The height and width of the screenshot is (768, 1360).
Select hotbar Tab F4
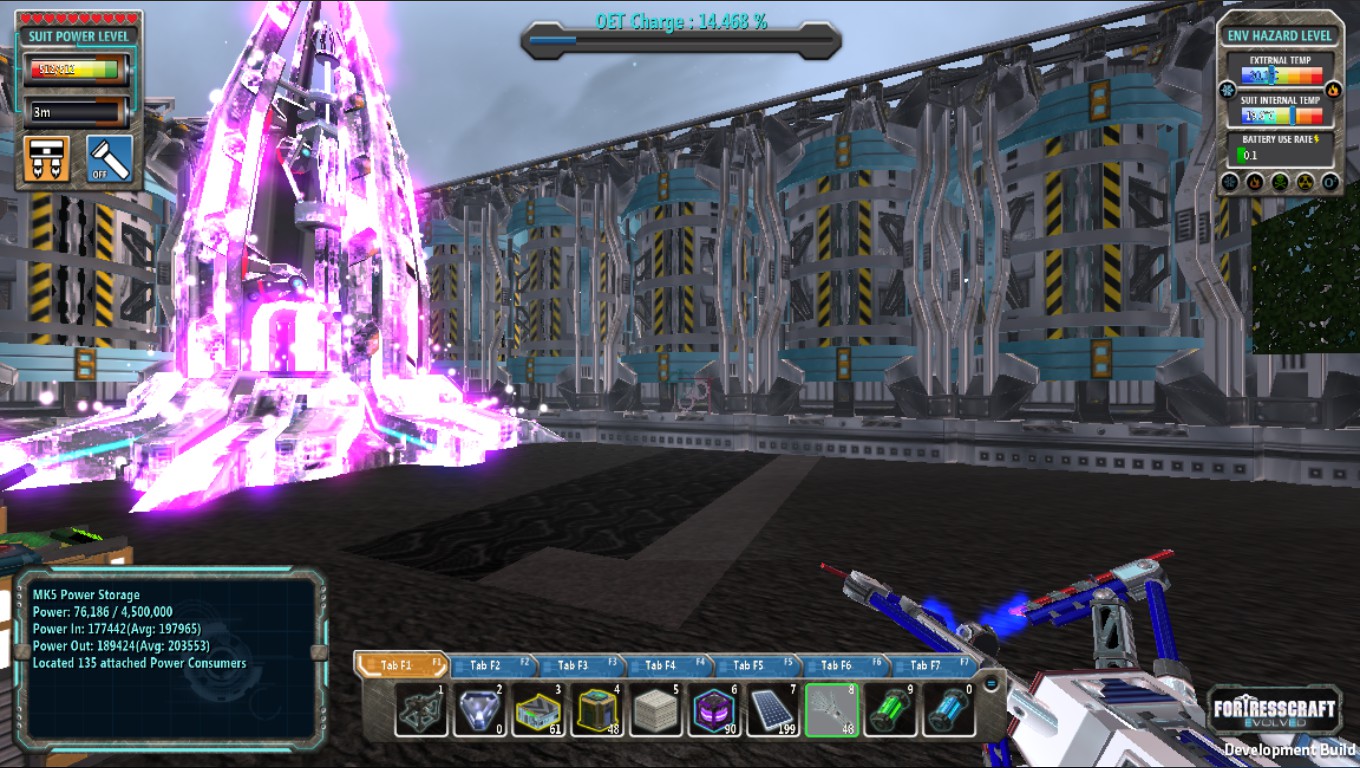662,665
